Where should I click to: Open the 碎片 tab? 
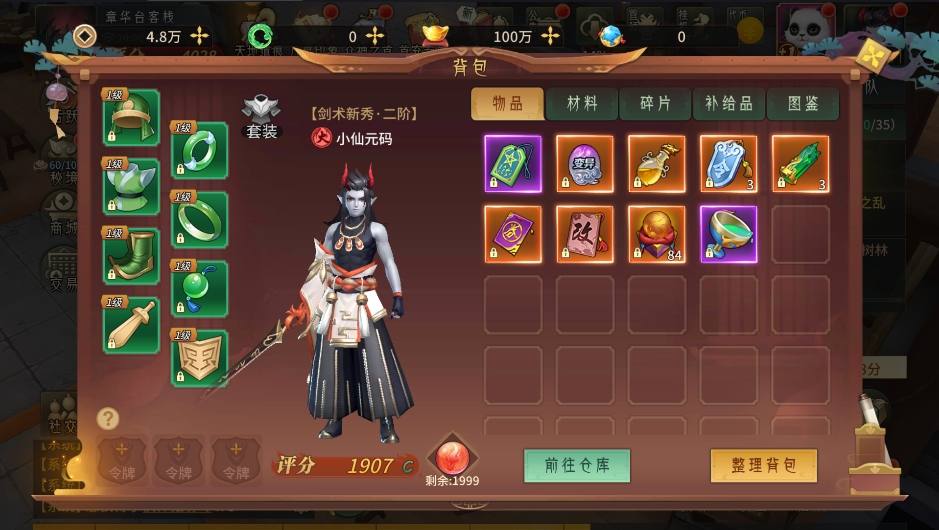(655, 104)
